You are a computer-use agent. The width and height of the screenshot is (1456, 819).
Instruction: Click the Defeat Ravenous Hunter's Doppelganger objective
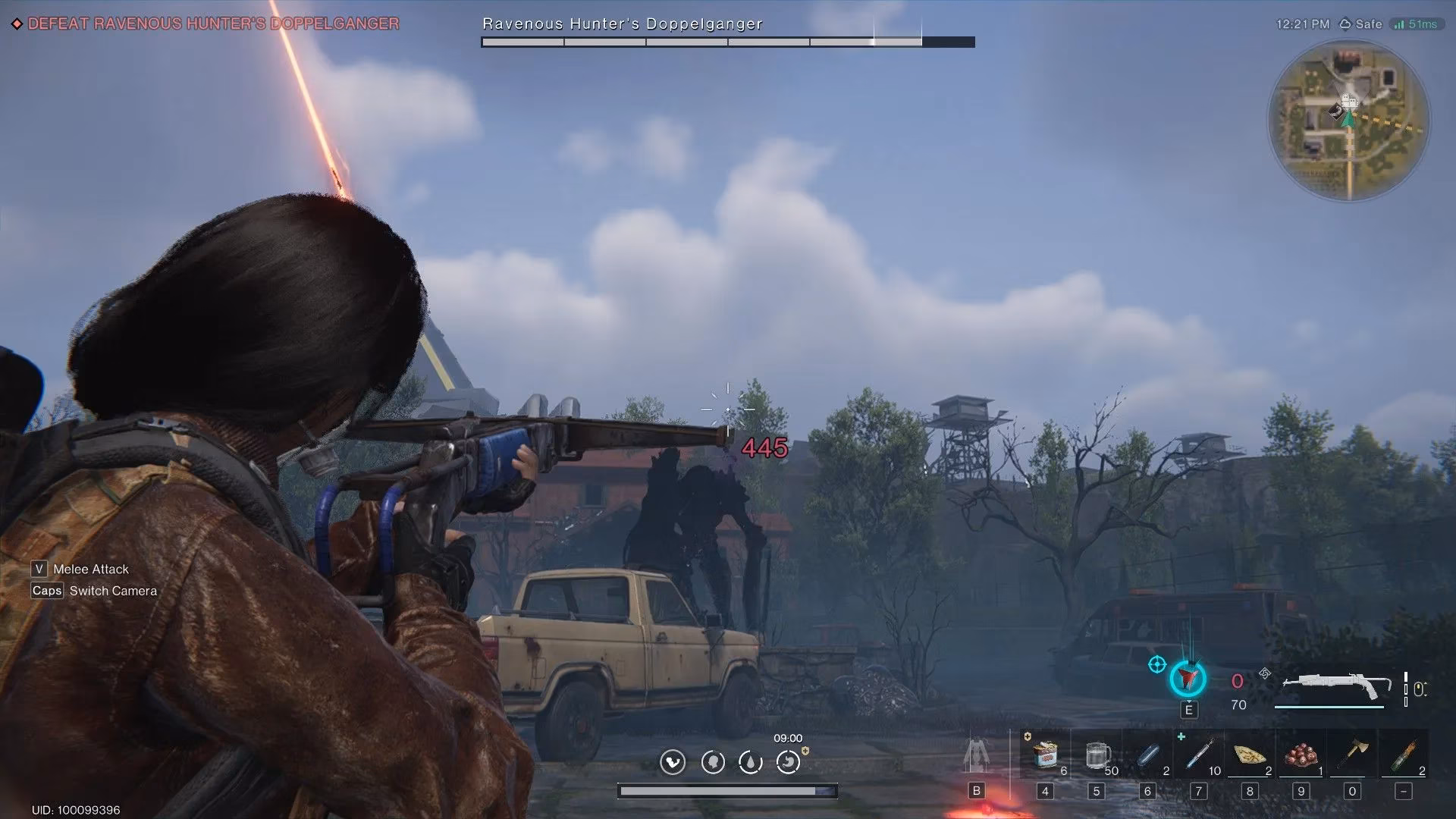[x=213, y=24]
